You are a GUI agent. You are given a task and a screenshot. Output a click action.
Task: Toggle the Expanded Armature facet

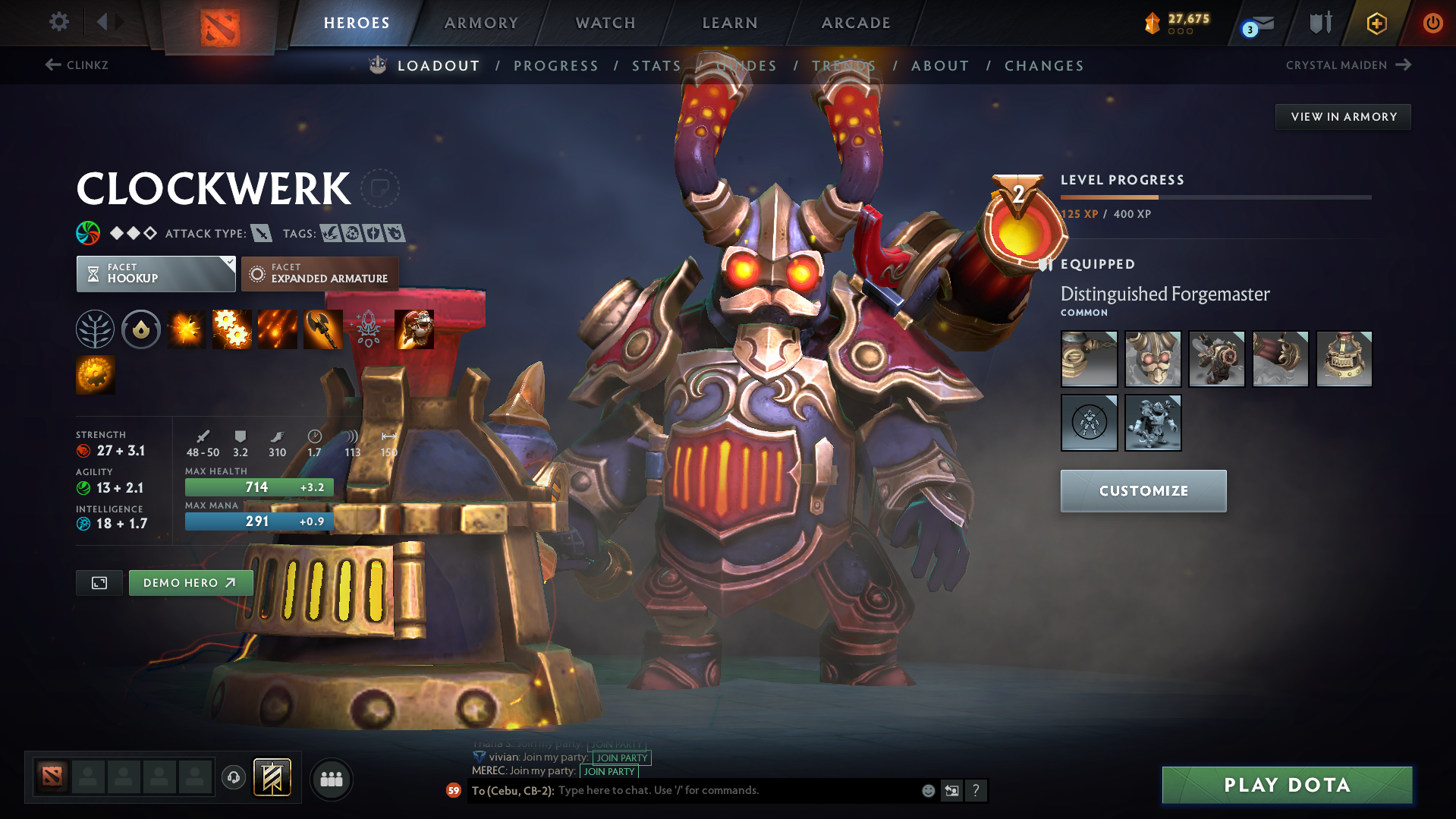click(x=319, y=273)
